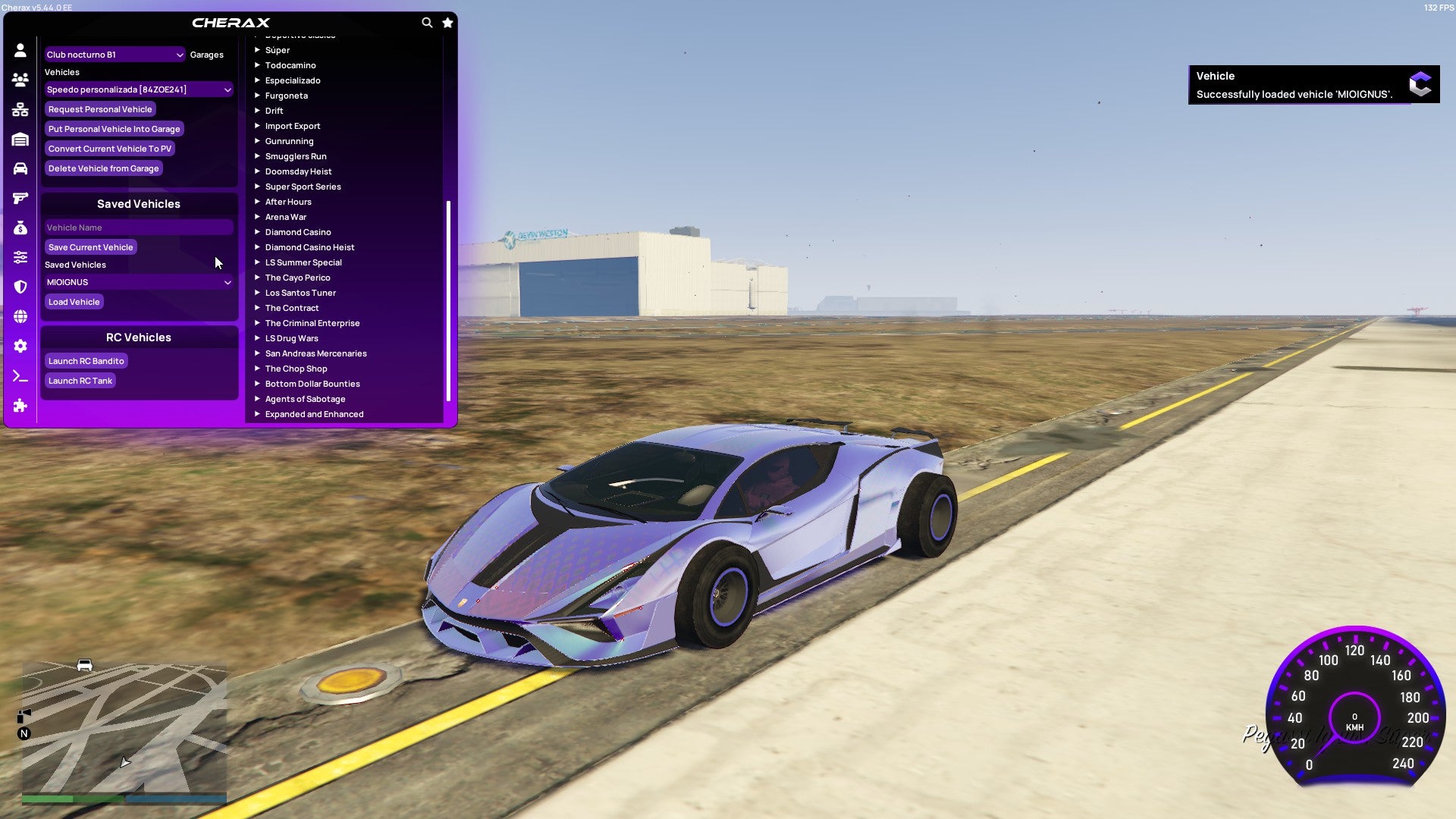Open the vehicle menu car icon
1456x819 pixels.
(x=20, y=168)
